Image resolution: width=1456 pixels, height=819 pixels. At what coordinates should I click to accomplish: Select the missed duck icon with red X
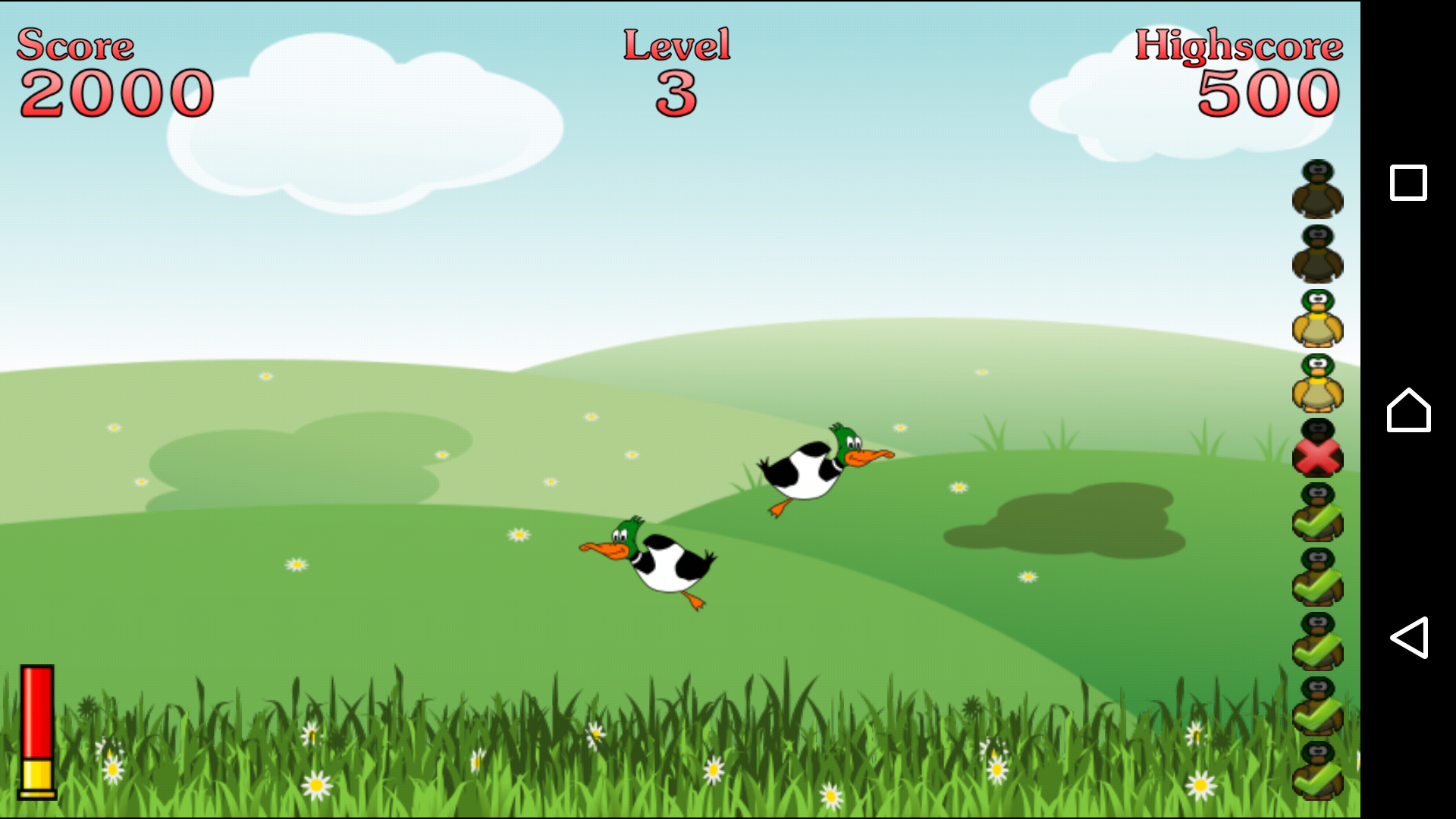click(1319, 453)
